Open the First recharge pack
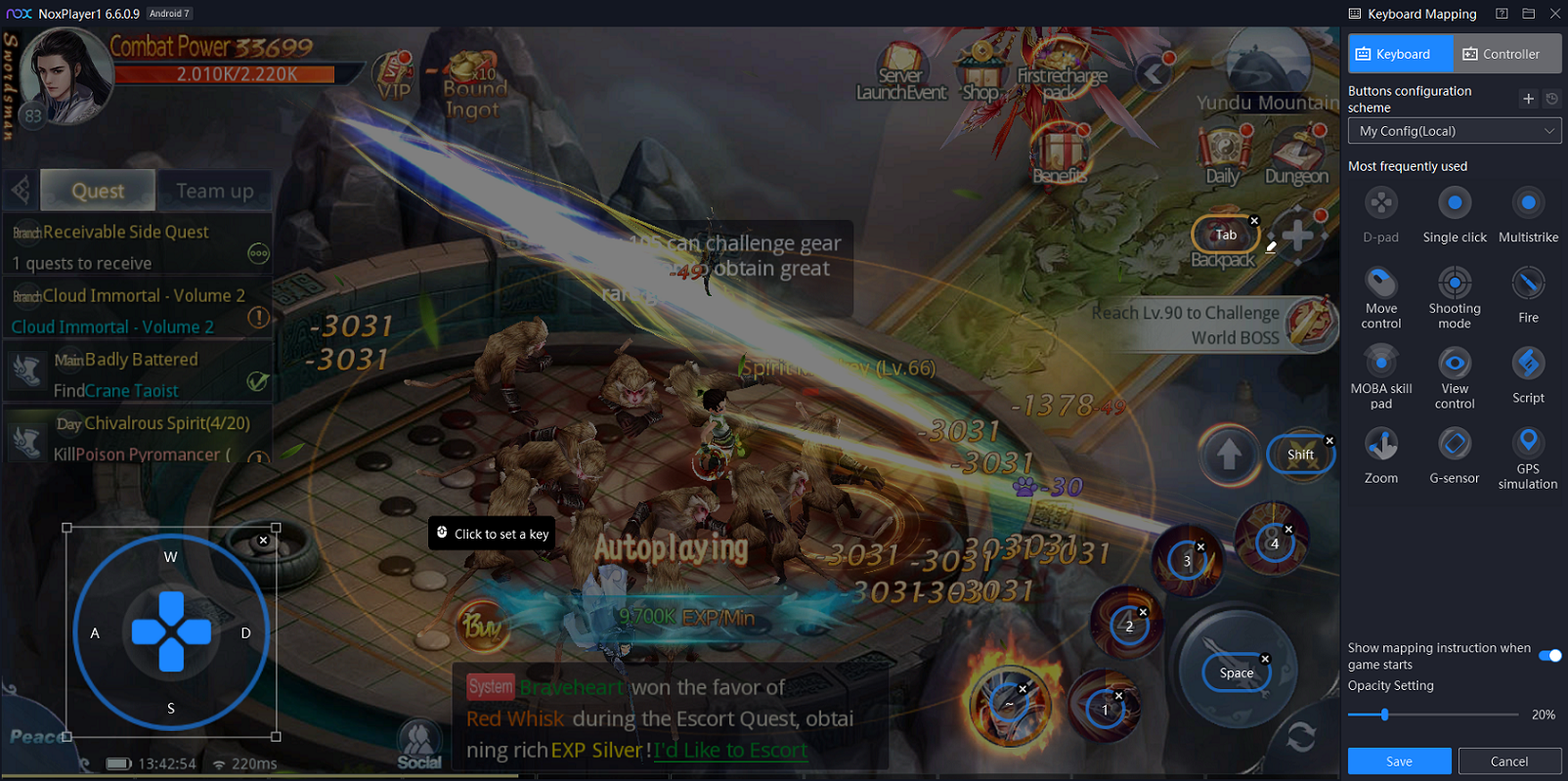Screen dimensions: 1568x781 pyautogui.click(x=1062, y=68)
